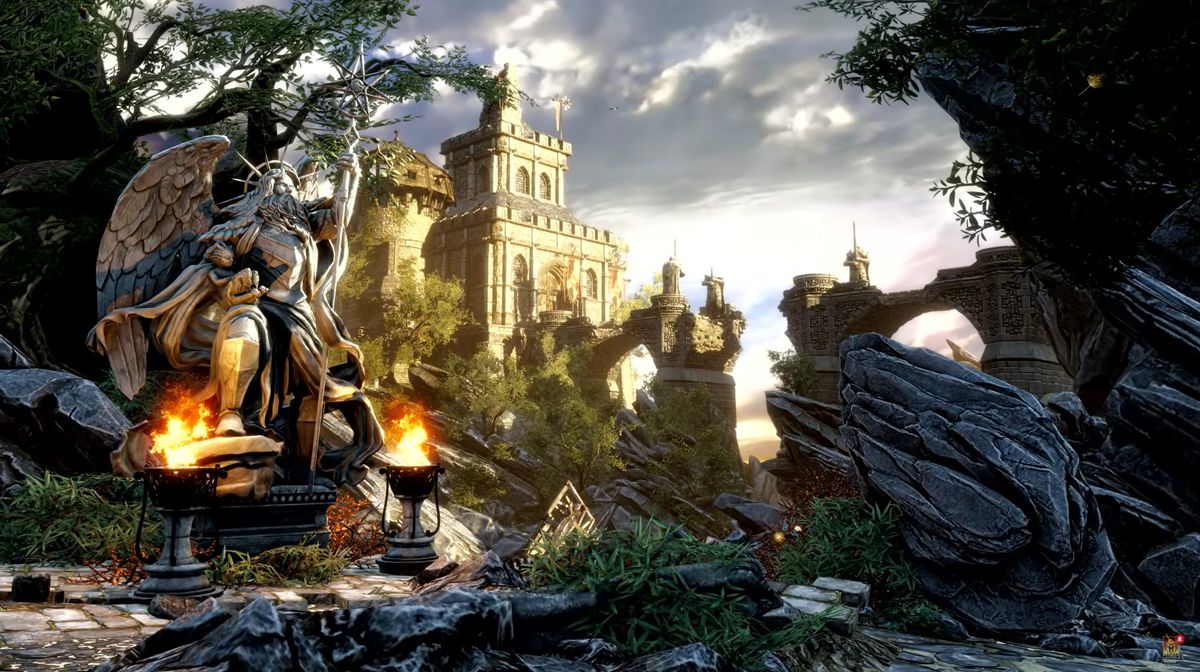
Task: Click the channel watermark avatar in the corner
Action: pos(1172,649)
